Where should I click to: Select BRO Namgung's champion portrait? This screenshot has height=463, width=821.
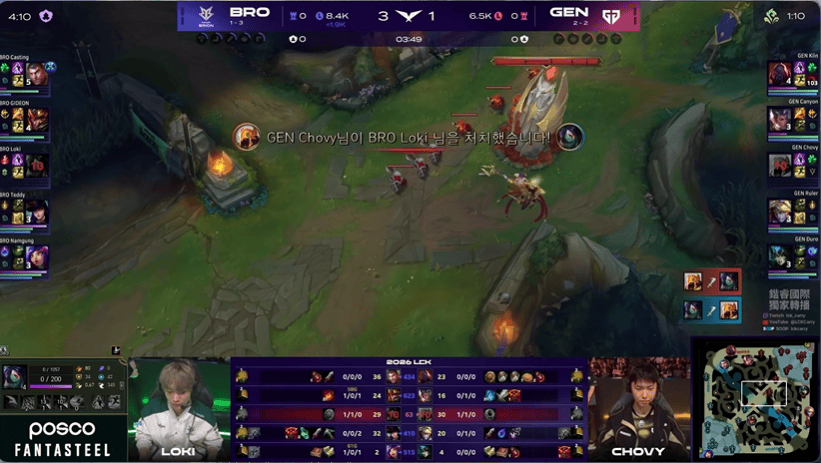[x=37, y=258]
